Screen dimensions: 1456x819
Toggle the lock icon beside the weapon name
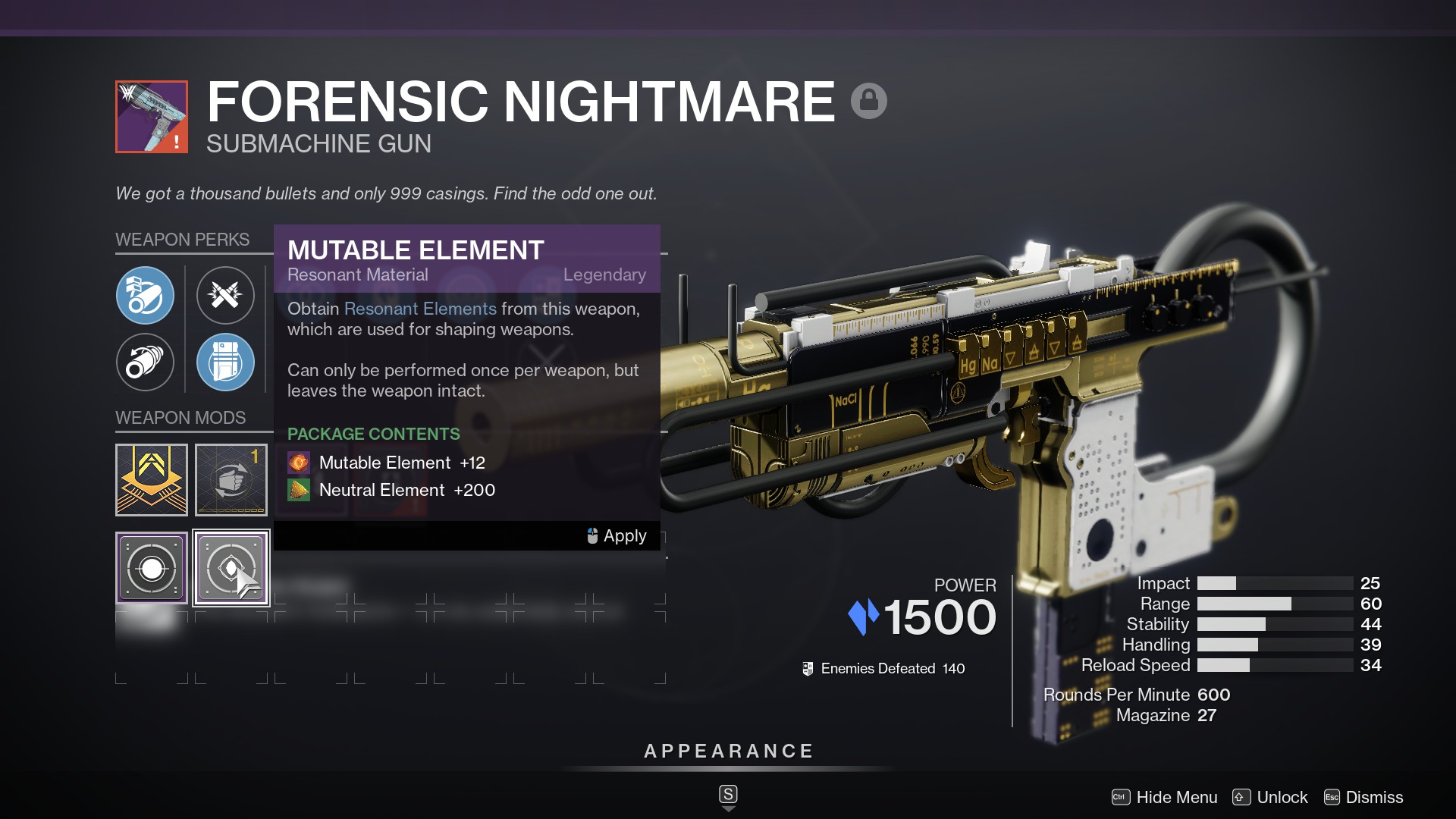(869, 99)
